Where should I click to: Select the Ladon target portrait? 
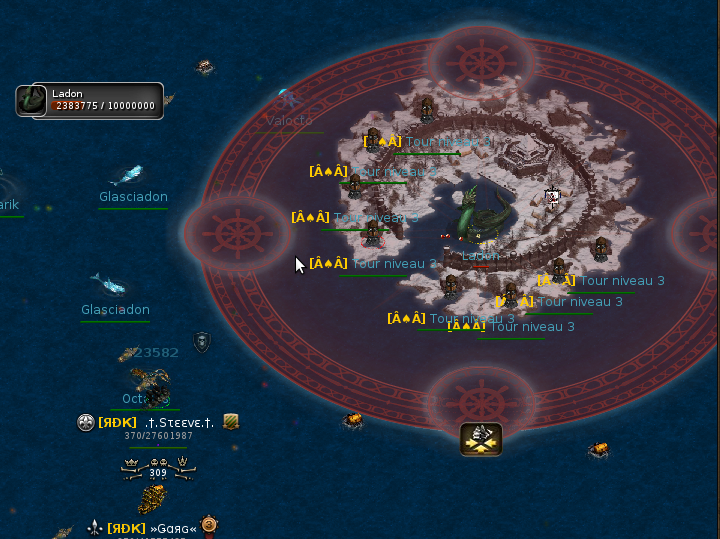pos(33,100)
